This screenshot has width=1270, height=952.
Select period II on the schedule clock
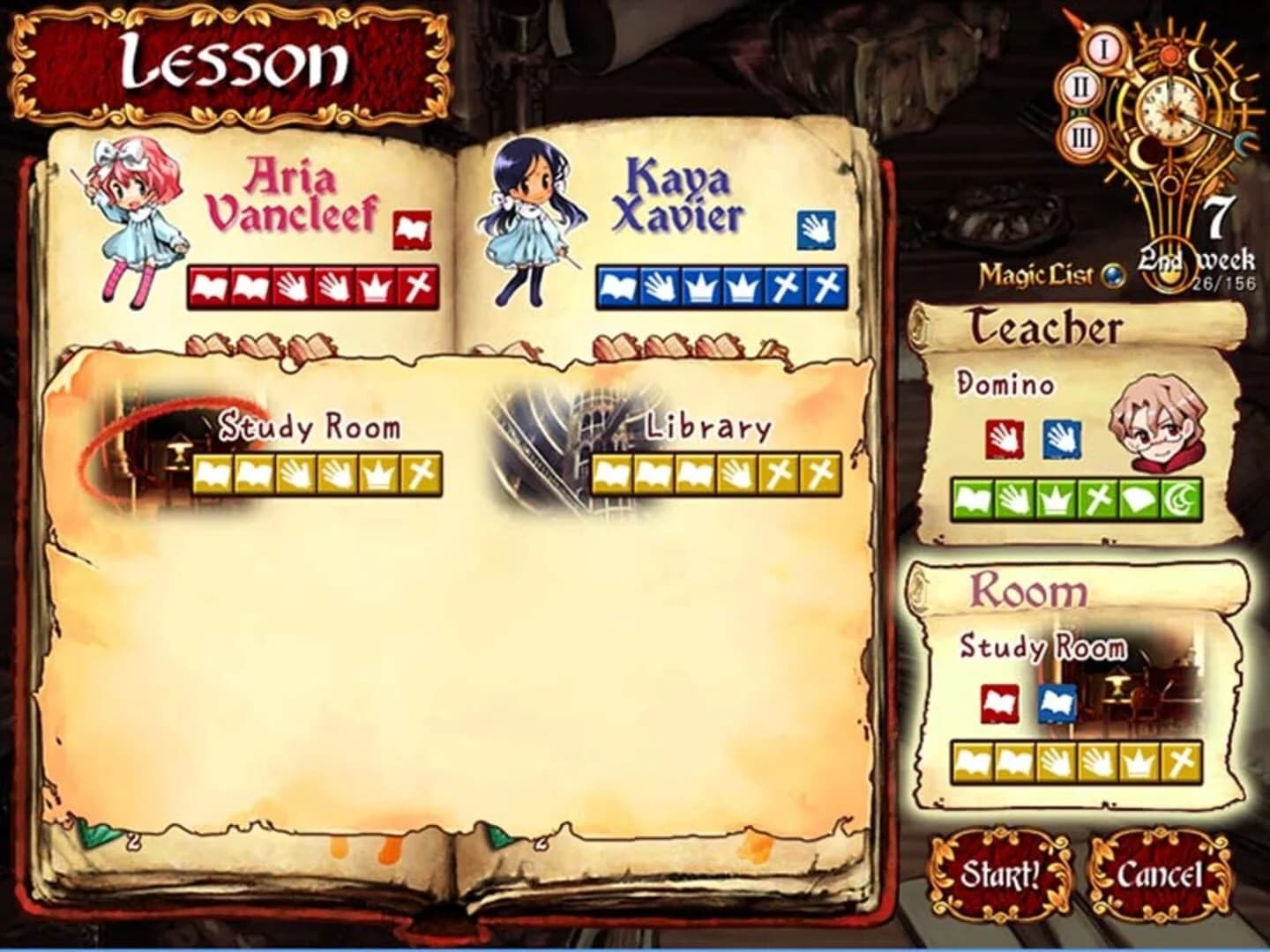point(1081,86)
